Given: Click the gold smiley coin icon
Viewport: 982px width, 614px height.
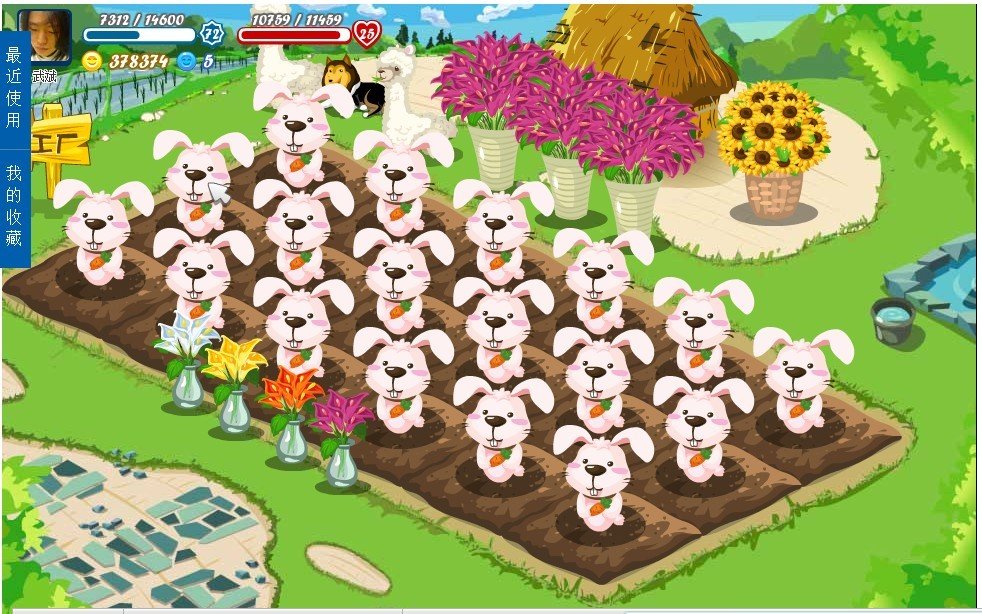Looking at the screenshot, I should click(92, 60).
